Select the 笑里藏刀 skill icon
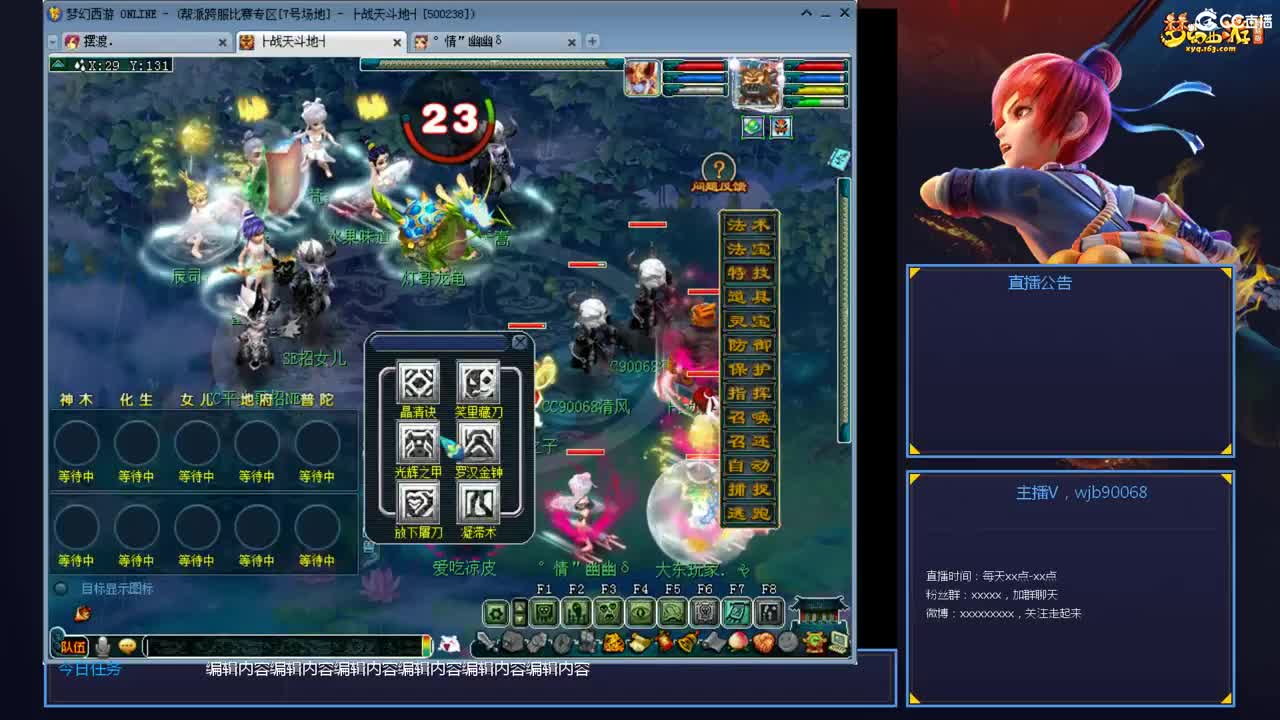This screenshot has width=1280, height=720. tap(478, 381)
